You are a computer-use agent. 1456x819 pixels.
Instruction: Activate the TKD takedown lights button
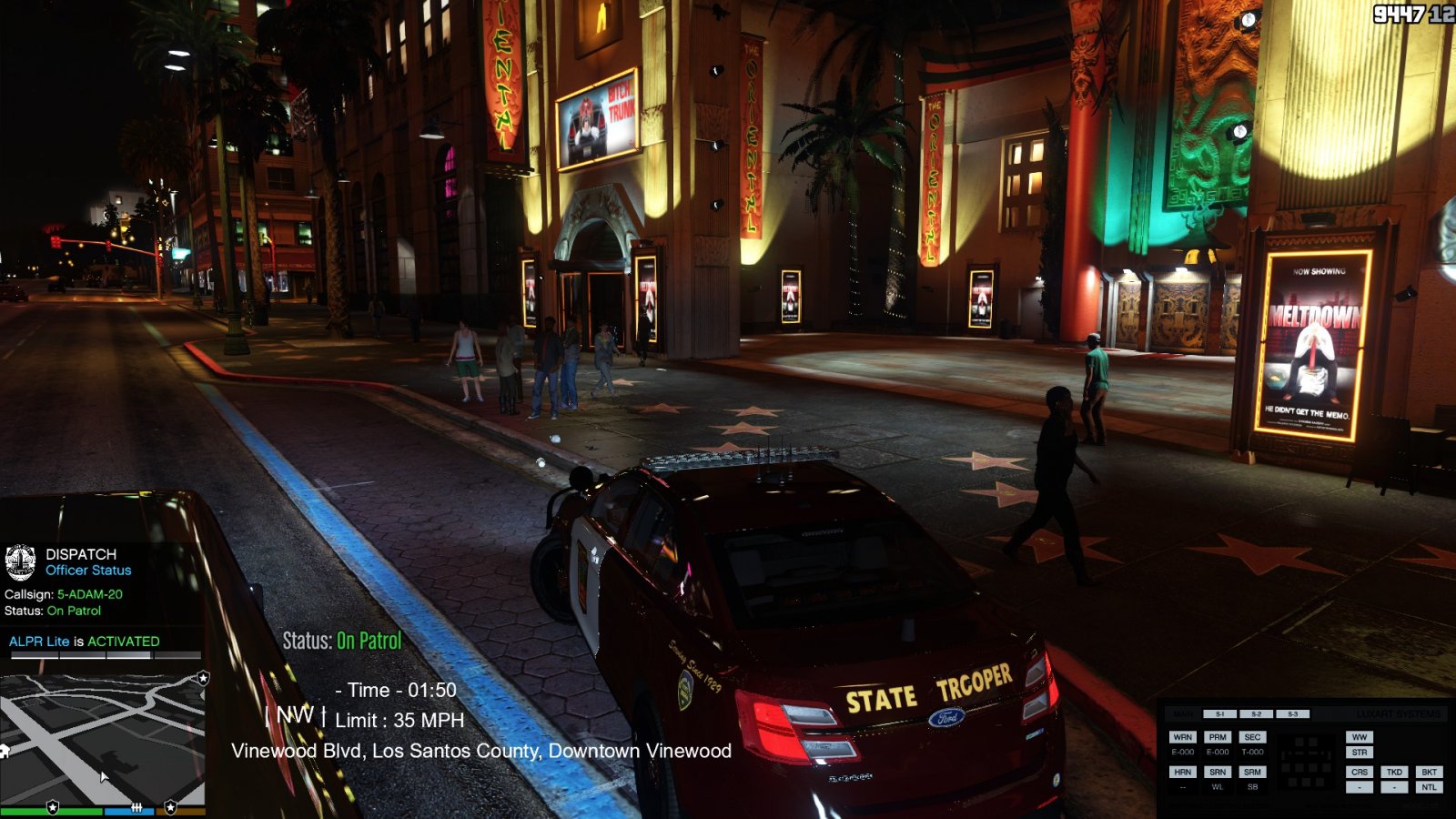pyautogui.click(x=1394, y=772)
